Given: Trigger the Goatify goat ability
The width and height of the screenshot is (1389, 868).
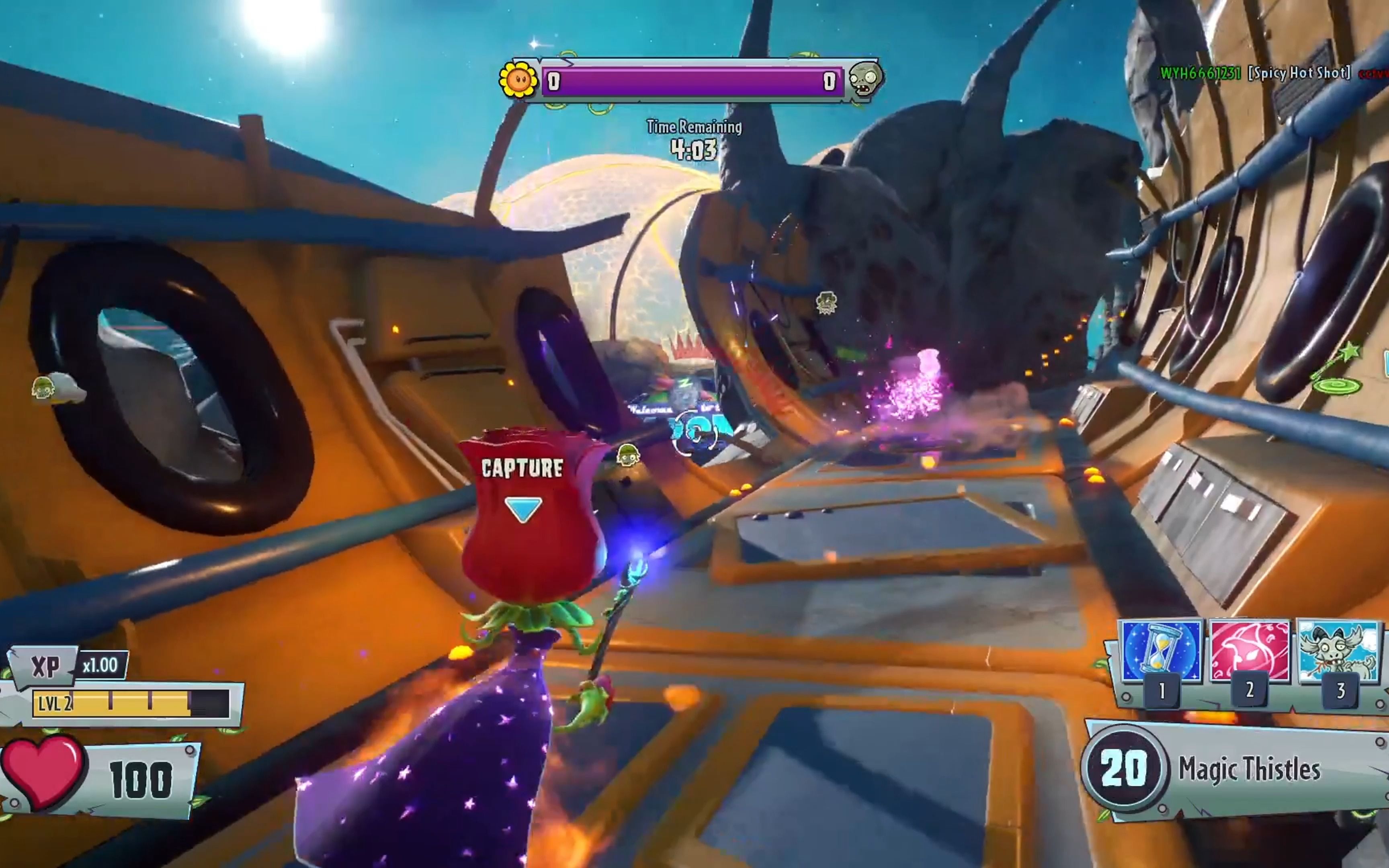Looking at the screenshot, I should click(1338, 651).
